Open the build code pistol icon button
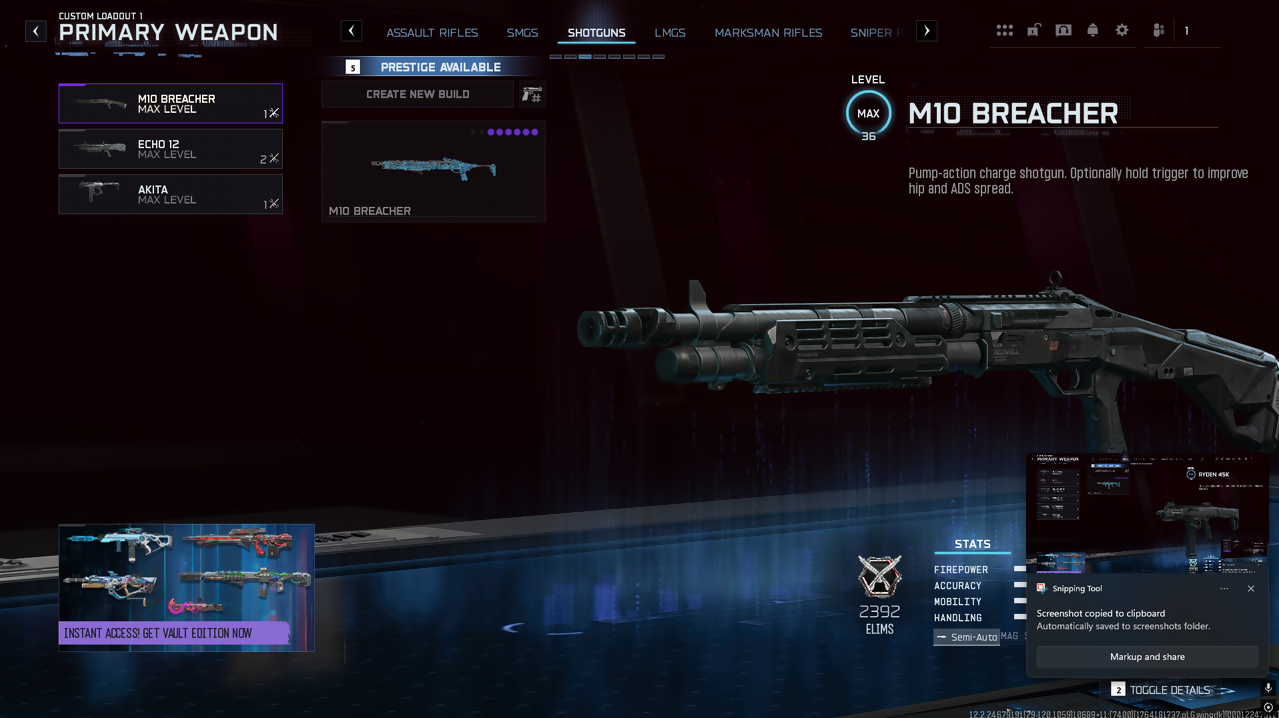Screen dimensions: 1279x718 (x=532, y=94)
